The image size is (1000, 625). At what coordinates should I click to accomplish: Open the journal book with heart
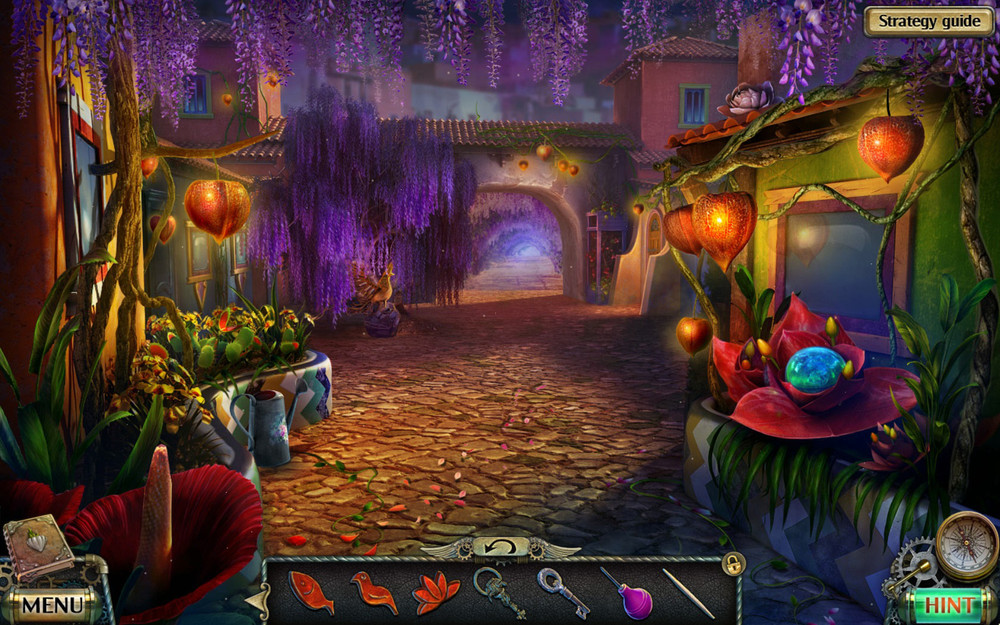point(38,547)
